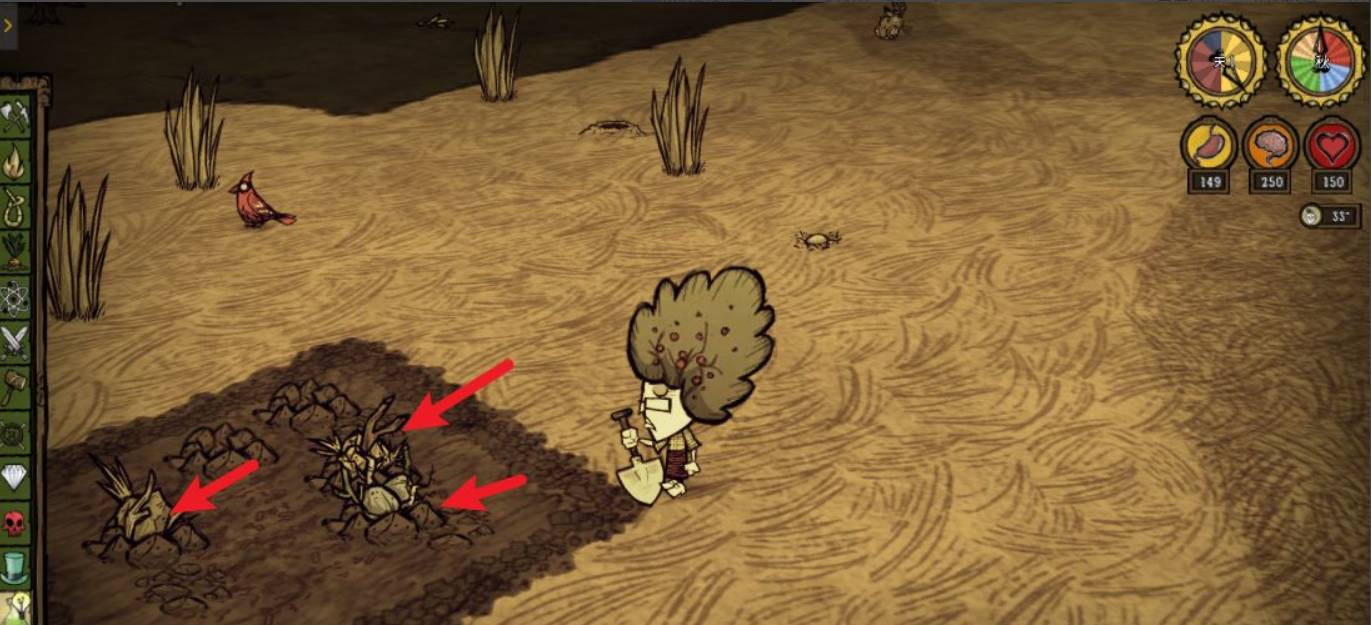Screen dimensions: 1371x625
Task: Choose the Fight tab with crossed swords
Action: point(14,342)
